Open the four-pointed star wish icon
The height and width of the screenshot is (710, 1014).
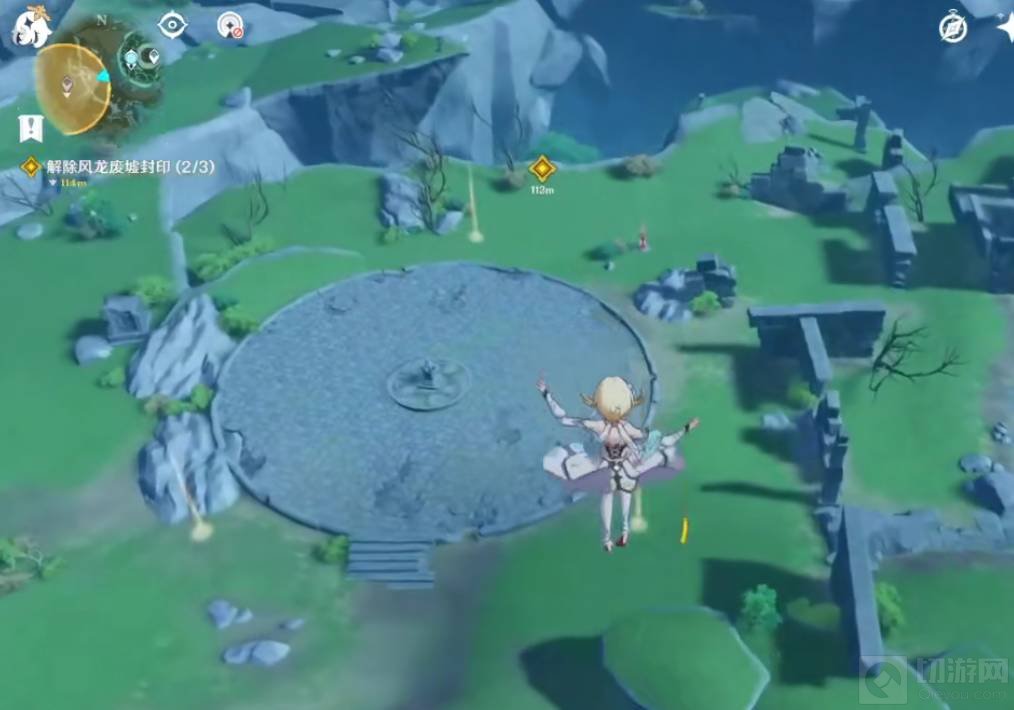tap(1003, 27)
